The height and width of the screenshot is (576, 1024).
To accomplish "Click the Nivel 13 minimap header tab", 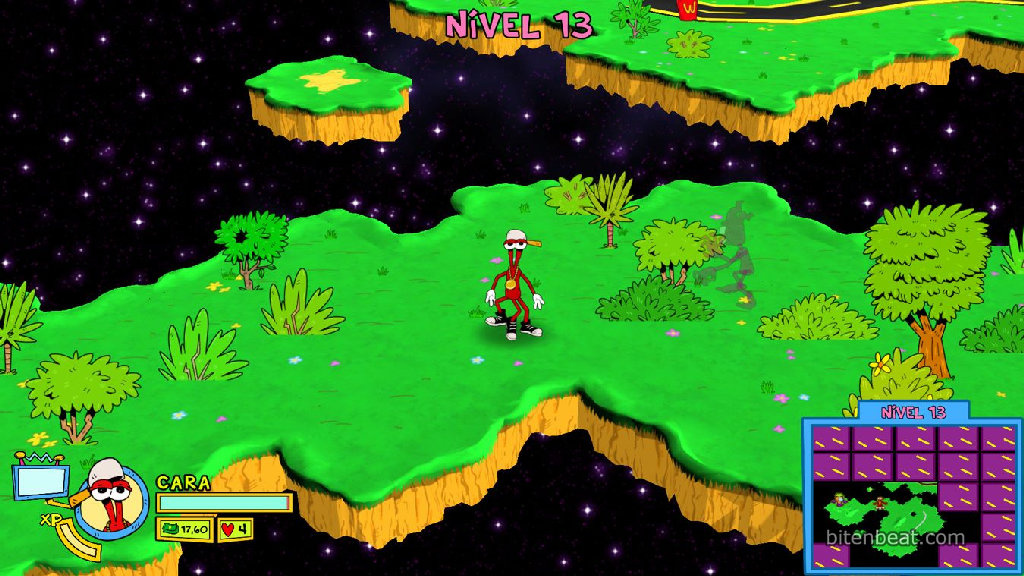I will coord(912,411).
